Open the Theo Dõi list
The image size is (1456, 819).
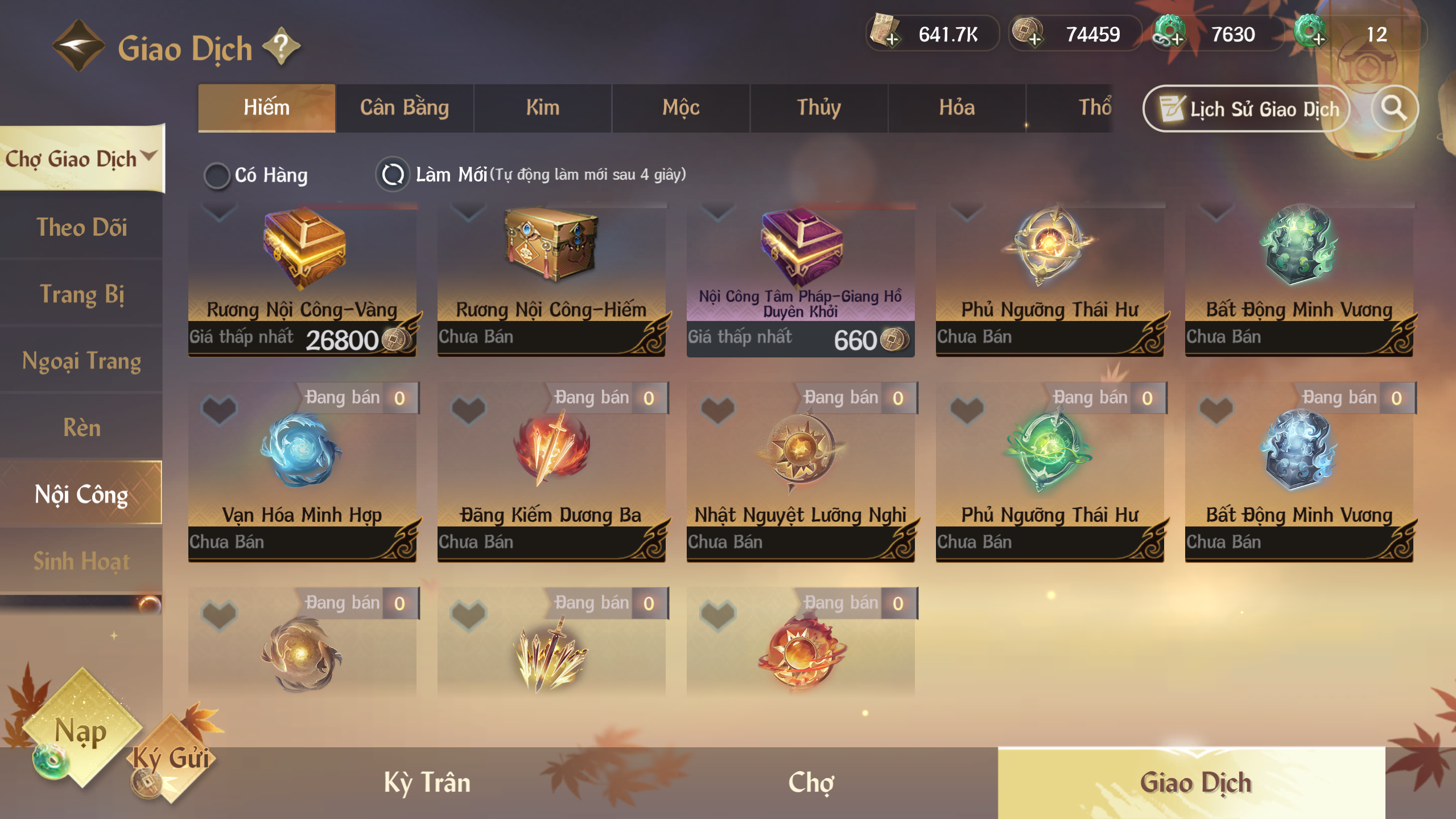point(81,227)
